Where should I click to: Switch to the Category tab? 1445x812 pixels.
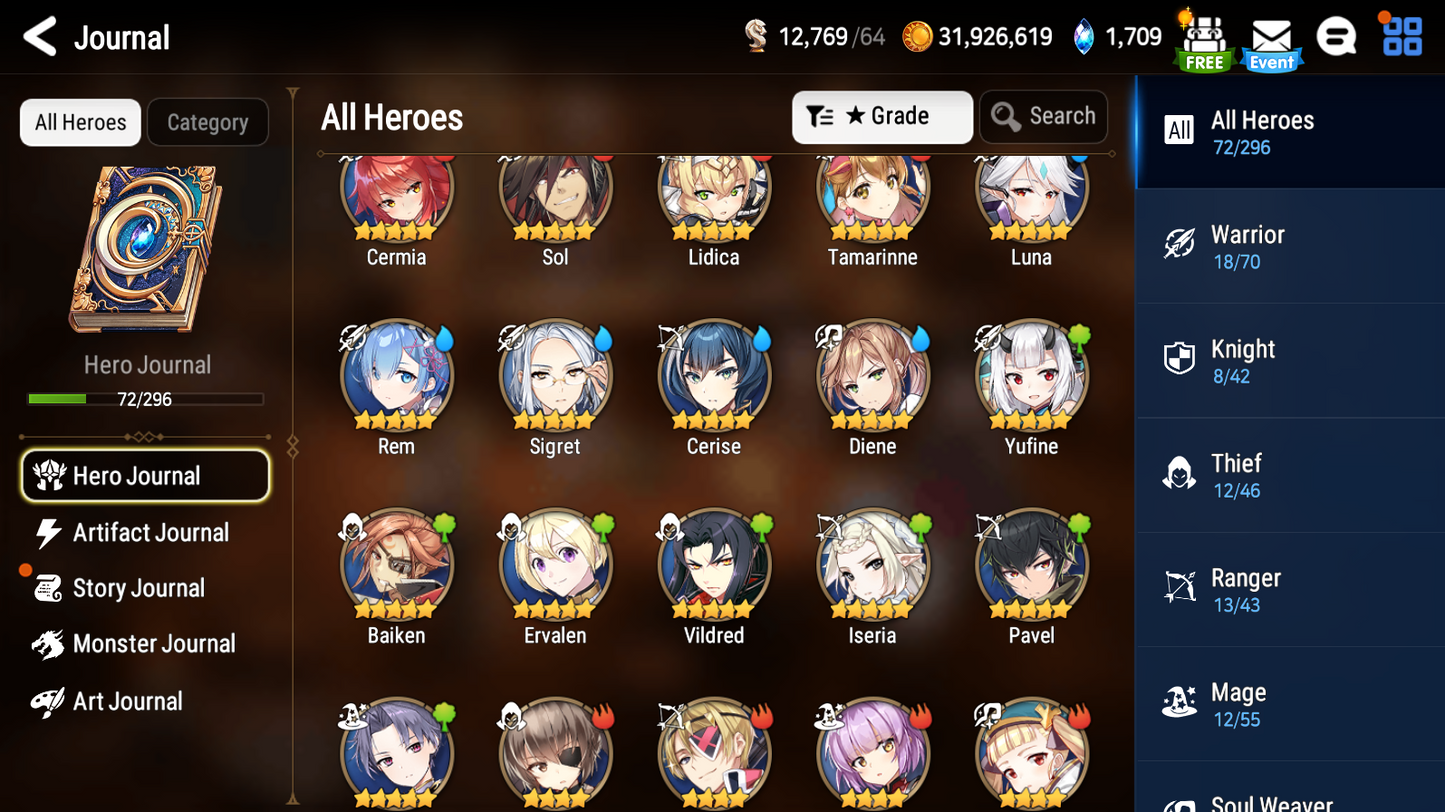tap(207, 122)
